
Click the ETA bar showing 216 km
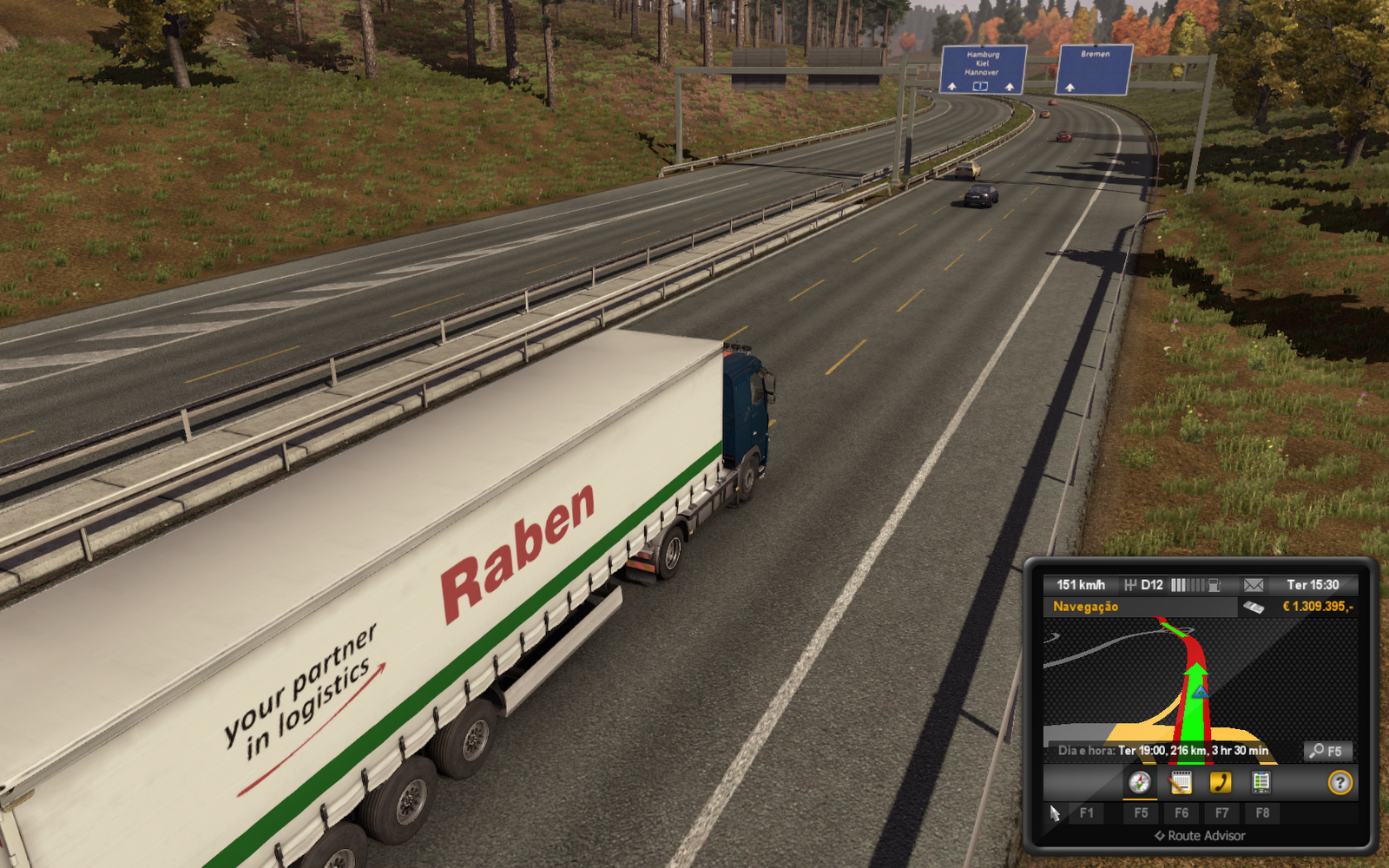(x=1163, y=751)
